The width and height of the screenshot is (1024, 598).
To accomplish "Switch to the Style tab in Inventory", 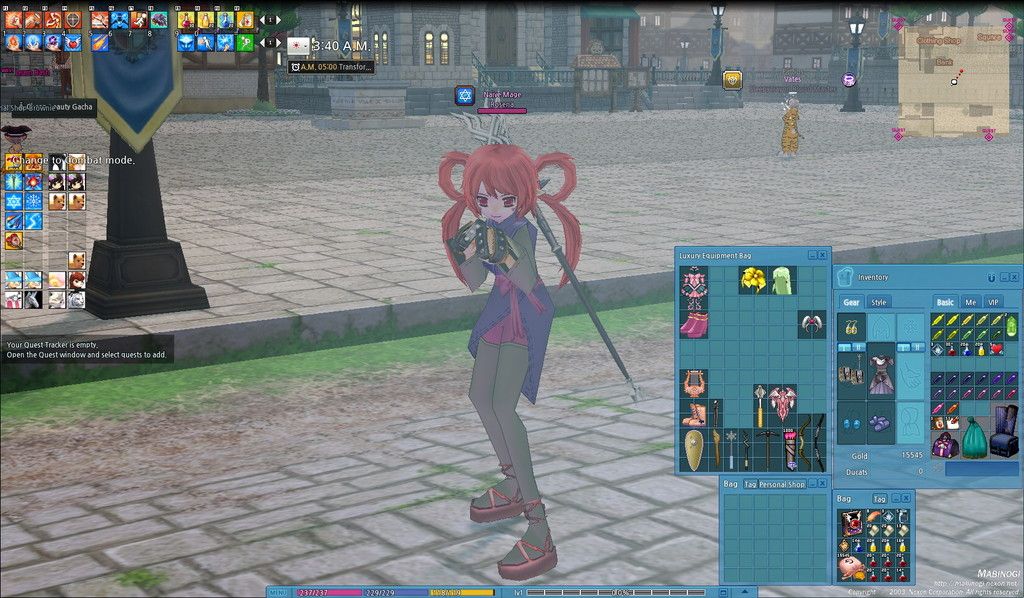I will coord(879,302).
